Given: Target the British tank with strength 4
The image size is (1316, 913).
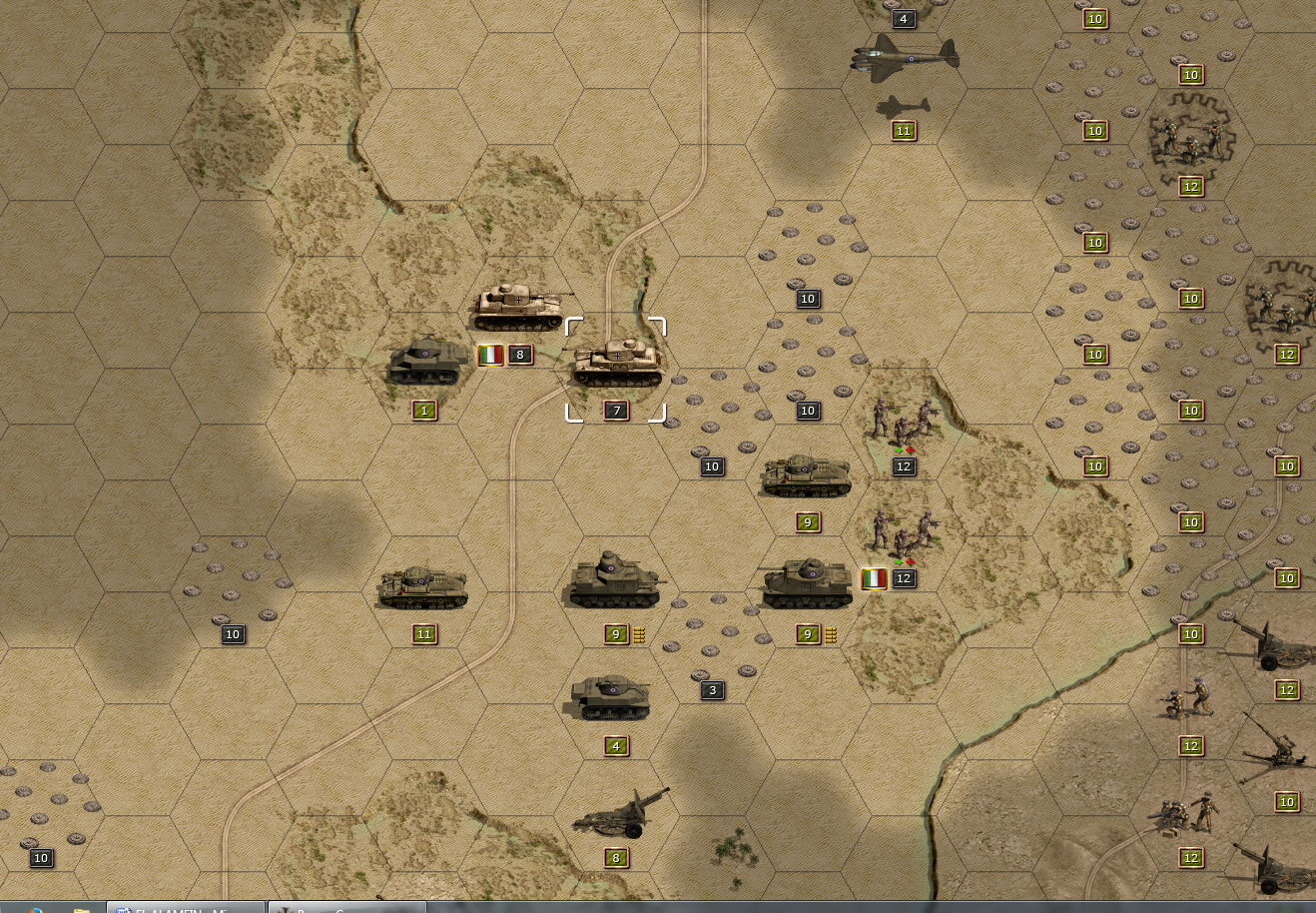Looking at the screenshot, I should [x=612, y=697].
